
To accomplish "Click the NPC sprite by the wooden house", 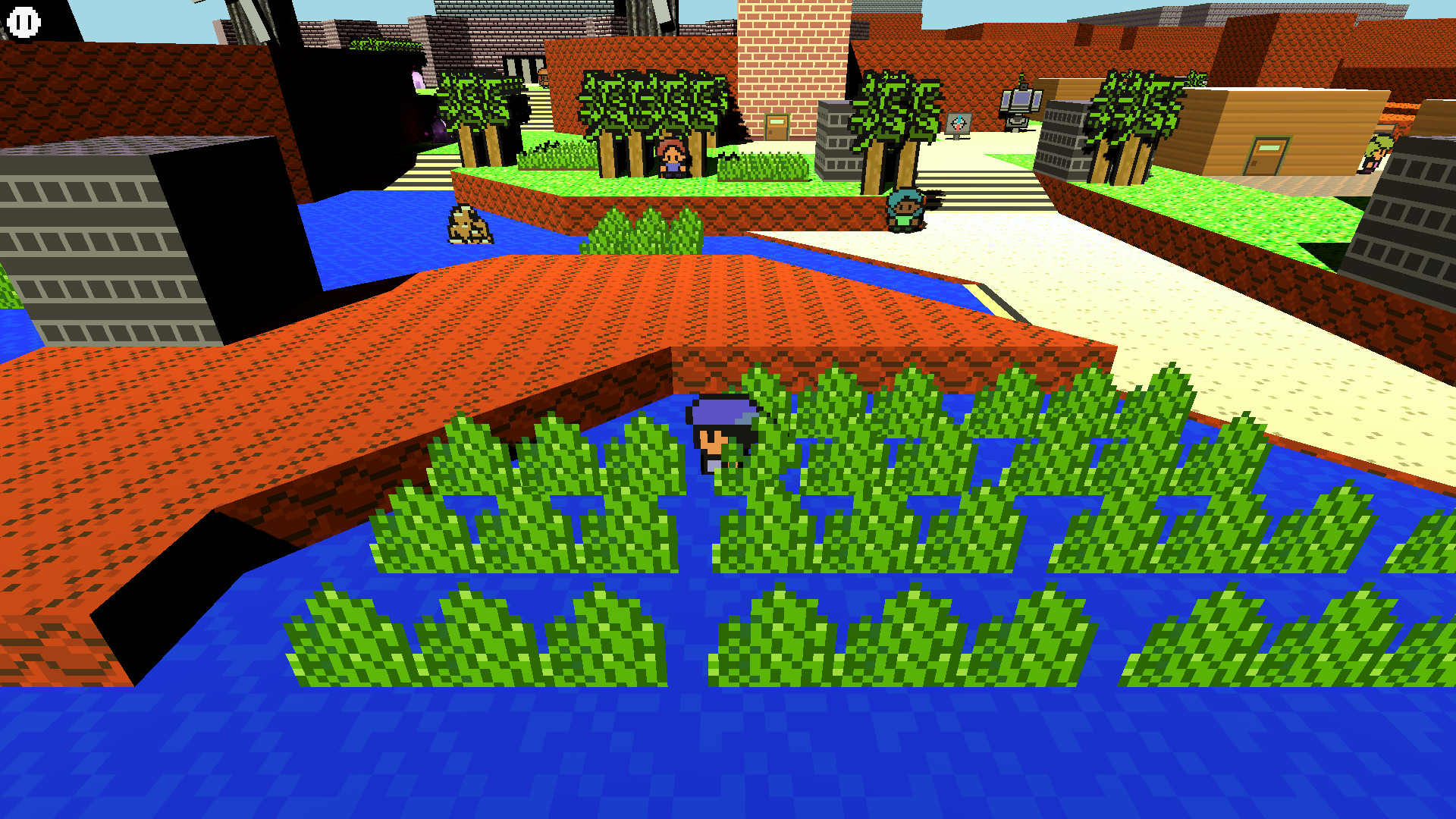I will [x=1376, y=152].
